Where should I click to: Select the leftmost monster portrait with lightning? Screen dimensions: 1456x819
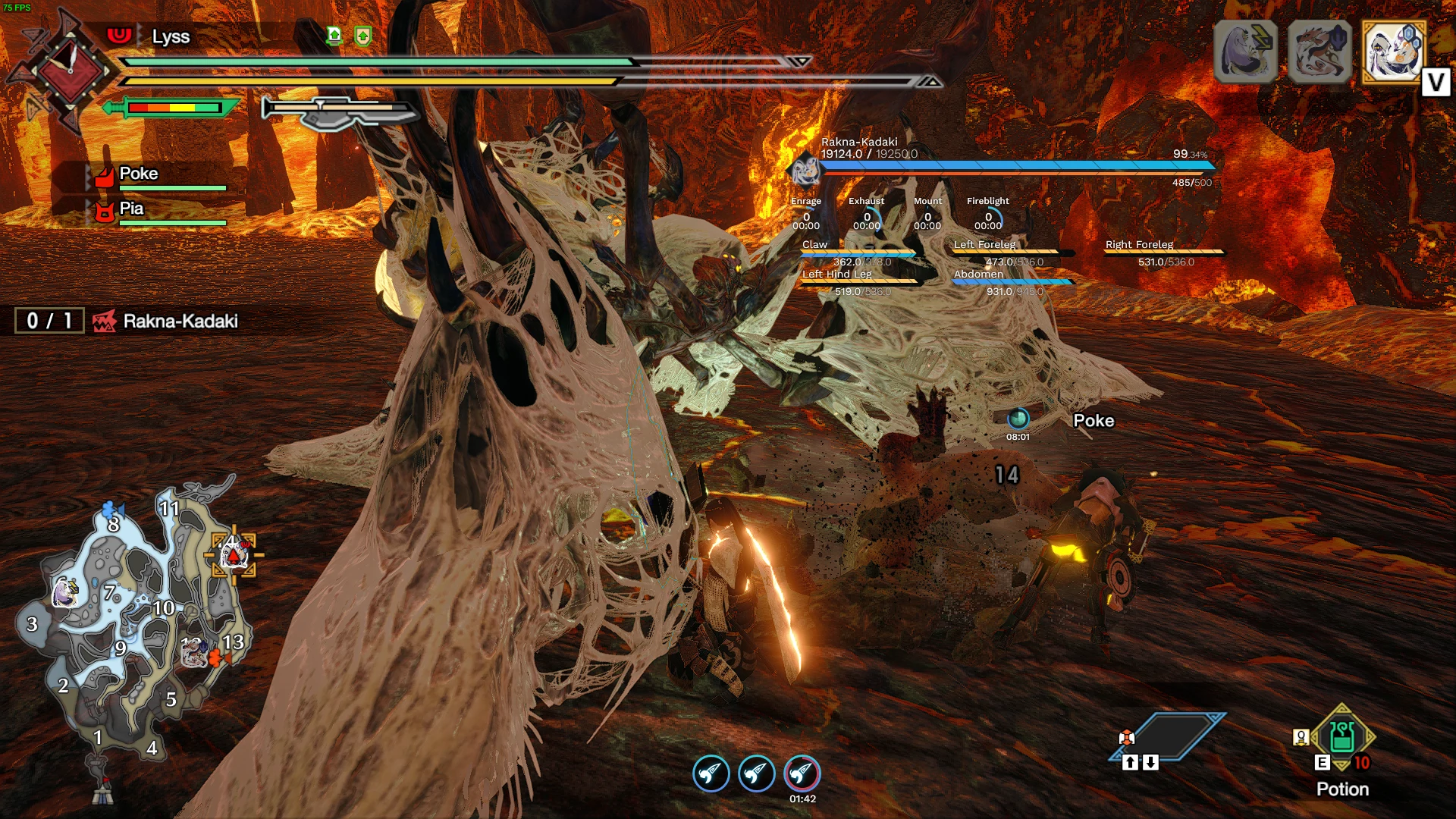(1245, 51)
